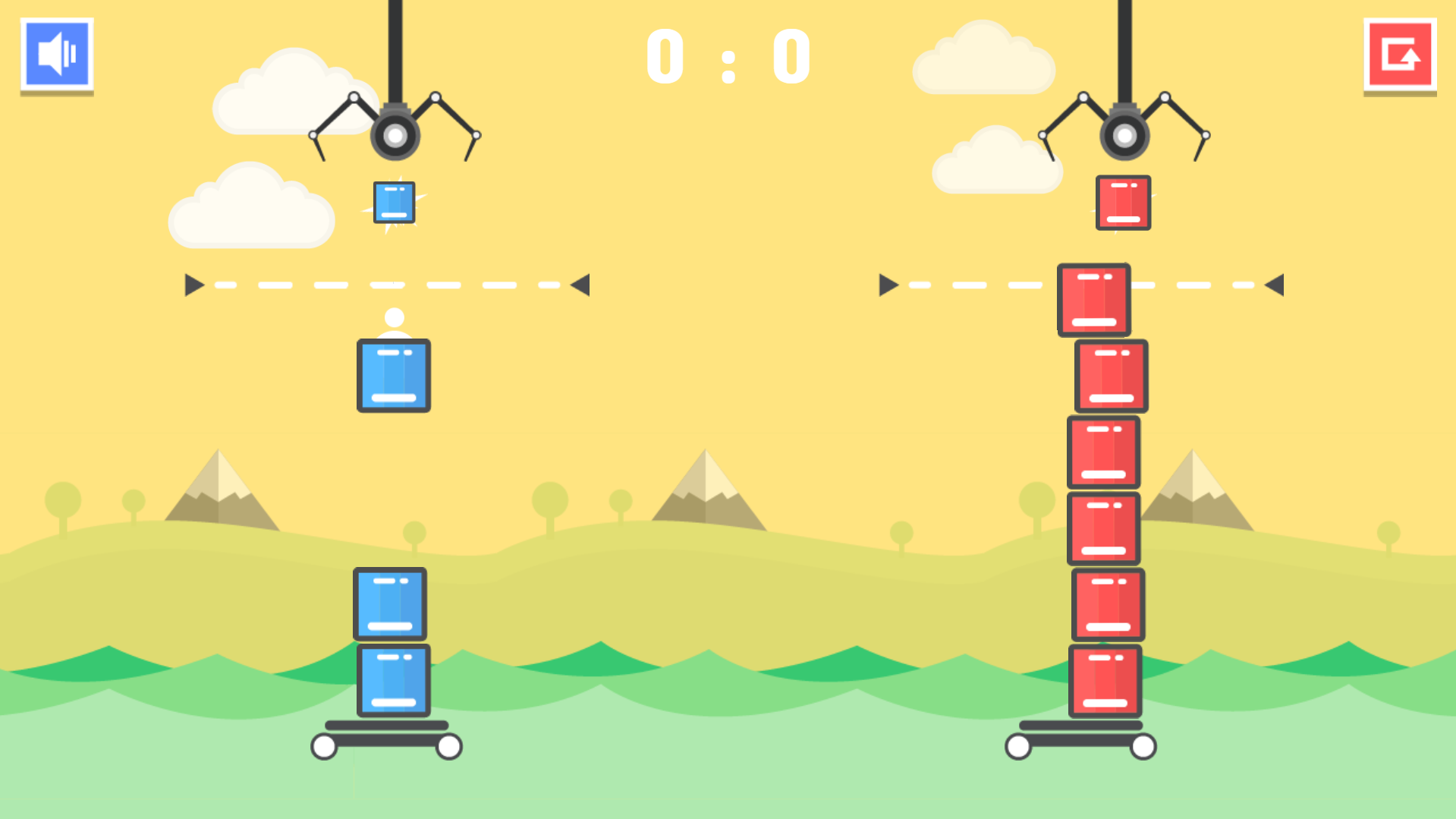Click the red exit game icon
This screenshot has height=819, width=1456.
(1401, 53)
